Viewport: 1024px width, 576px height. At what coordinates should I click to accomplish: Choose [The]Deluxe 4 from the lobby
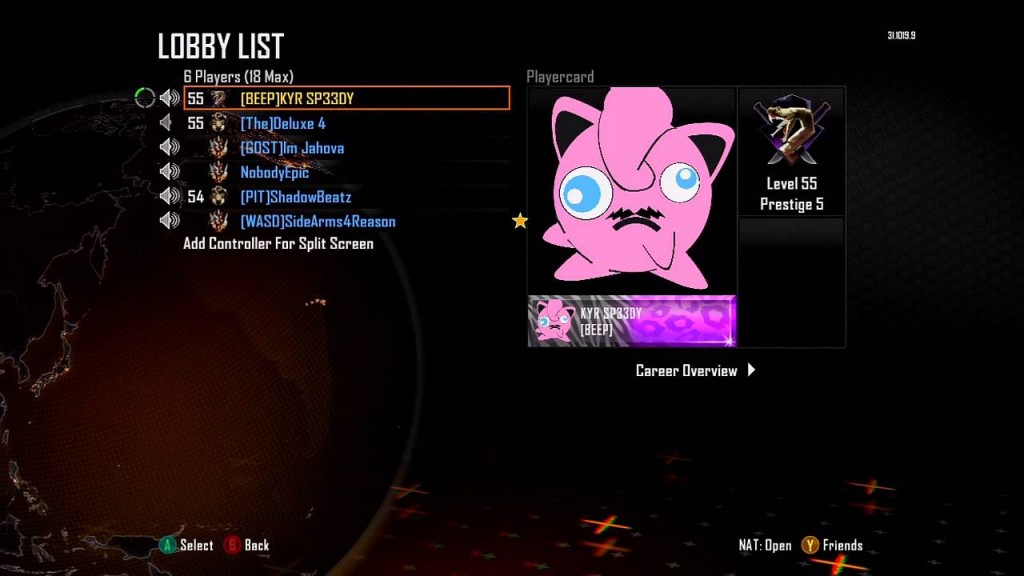pyautogui.click(x=283, y=124)
